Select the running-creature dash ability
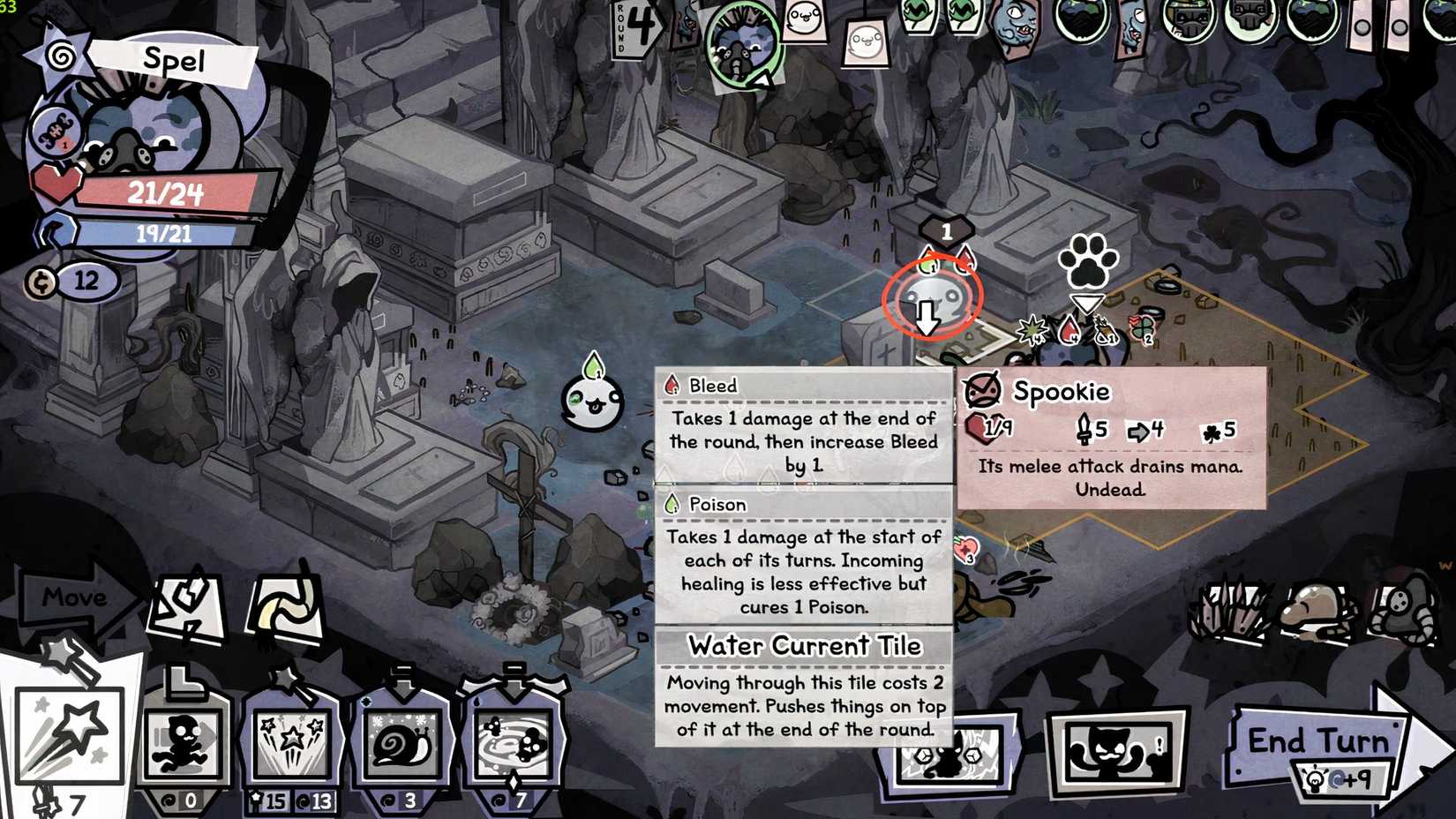Image resolution: width=1456 pixels, height=819 pixels. pos(188,741)
